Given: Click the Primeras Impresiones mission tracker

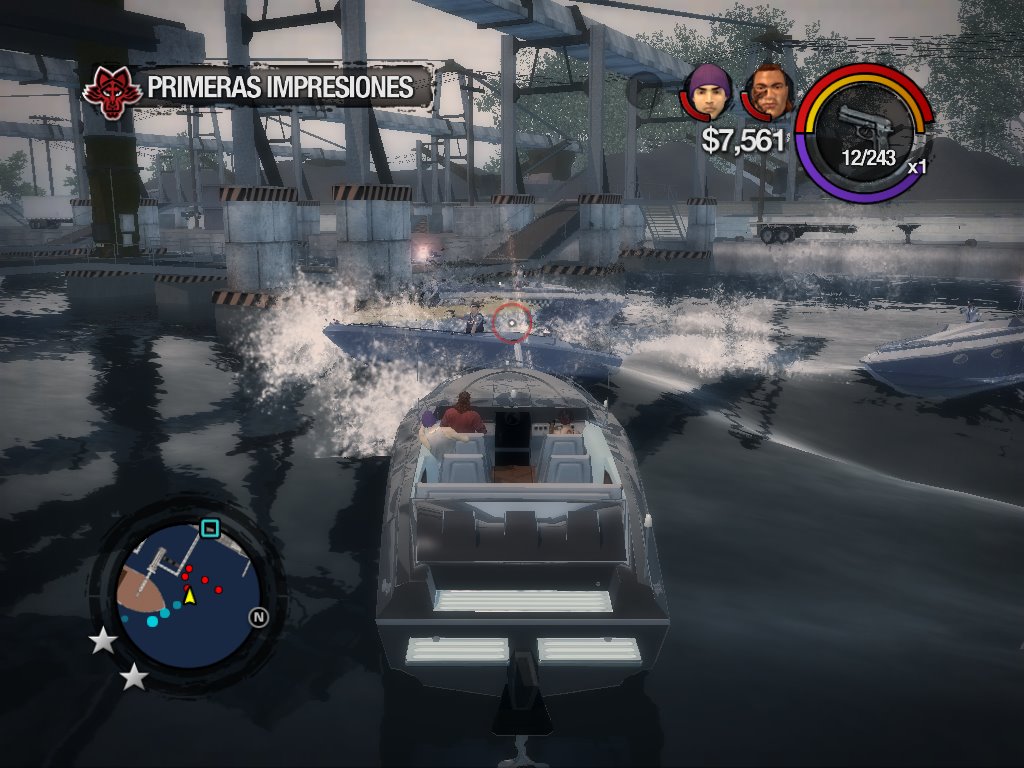Looking at the screenshot, I should click(280, 87).
